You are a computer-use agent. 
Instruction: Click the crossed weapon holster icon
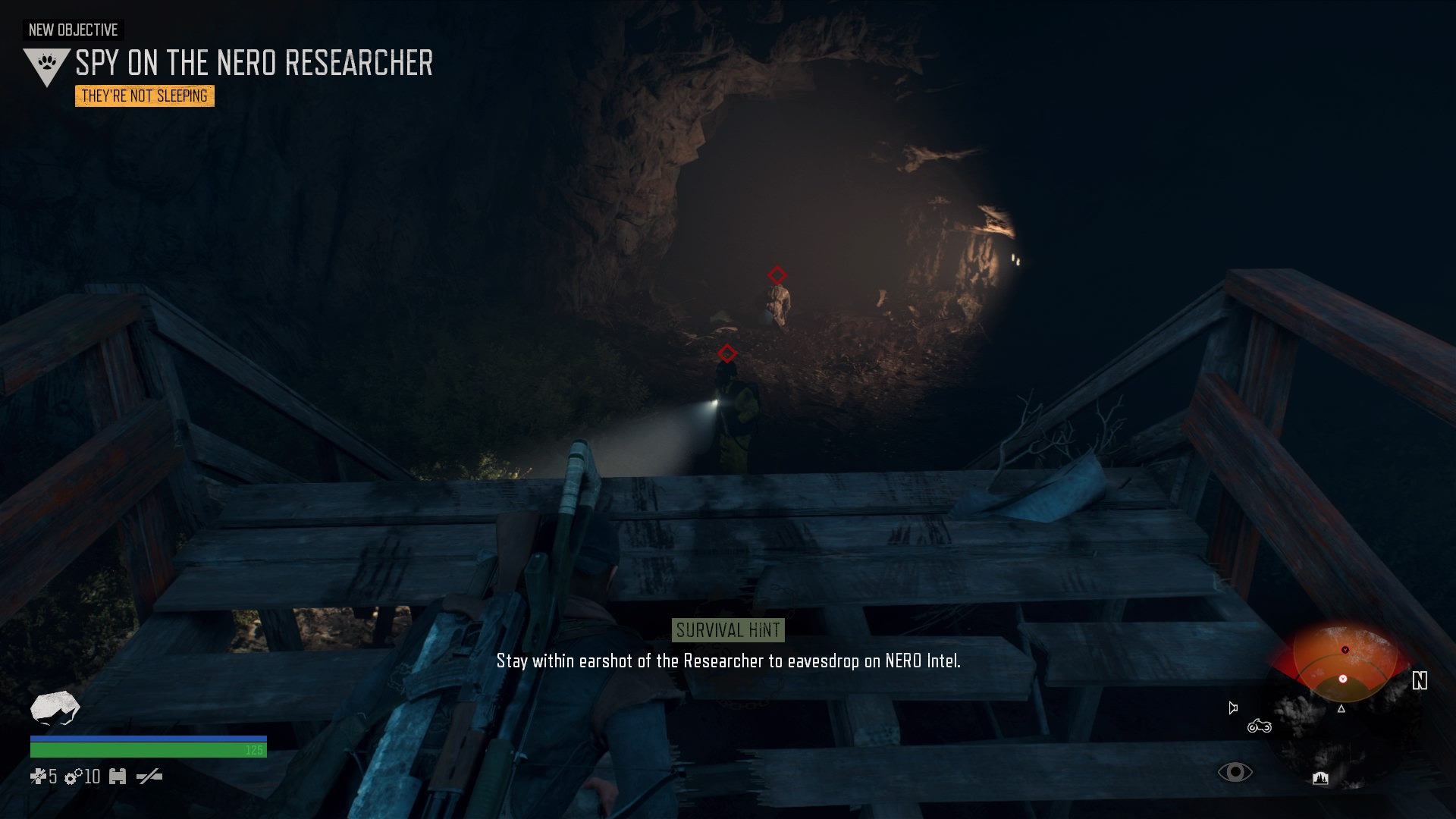[x=149, y=777]
